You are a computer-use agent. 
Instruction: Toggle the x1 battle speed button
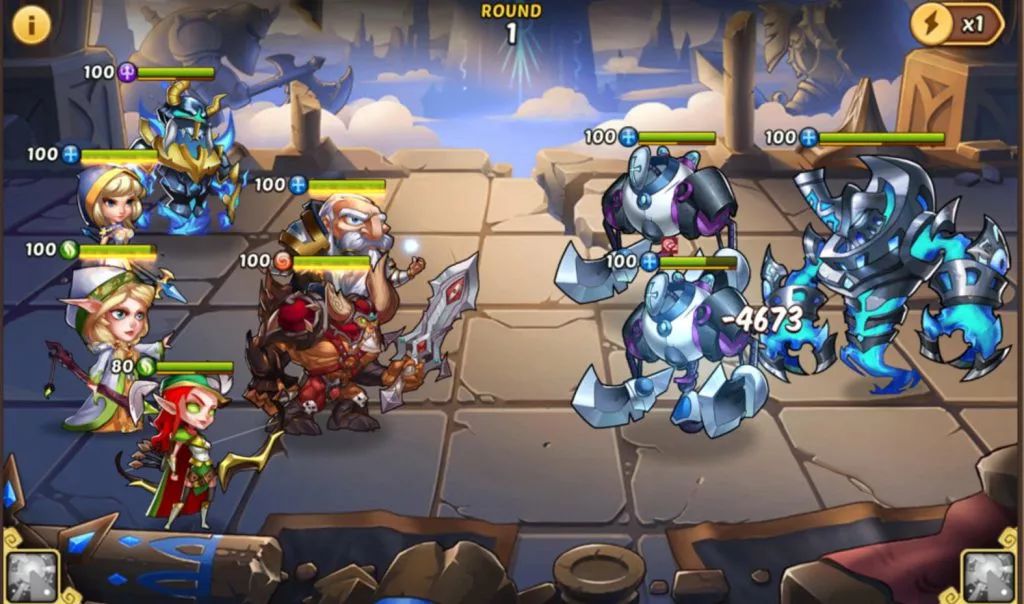coord(957,24)
